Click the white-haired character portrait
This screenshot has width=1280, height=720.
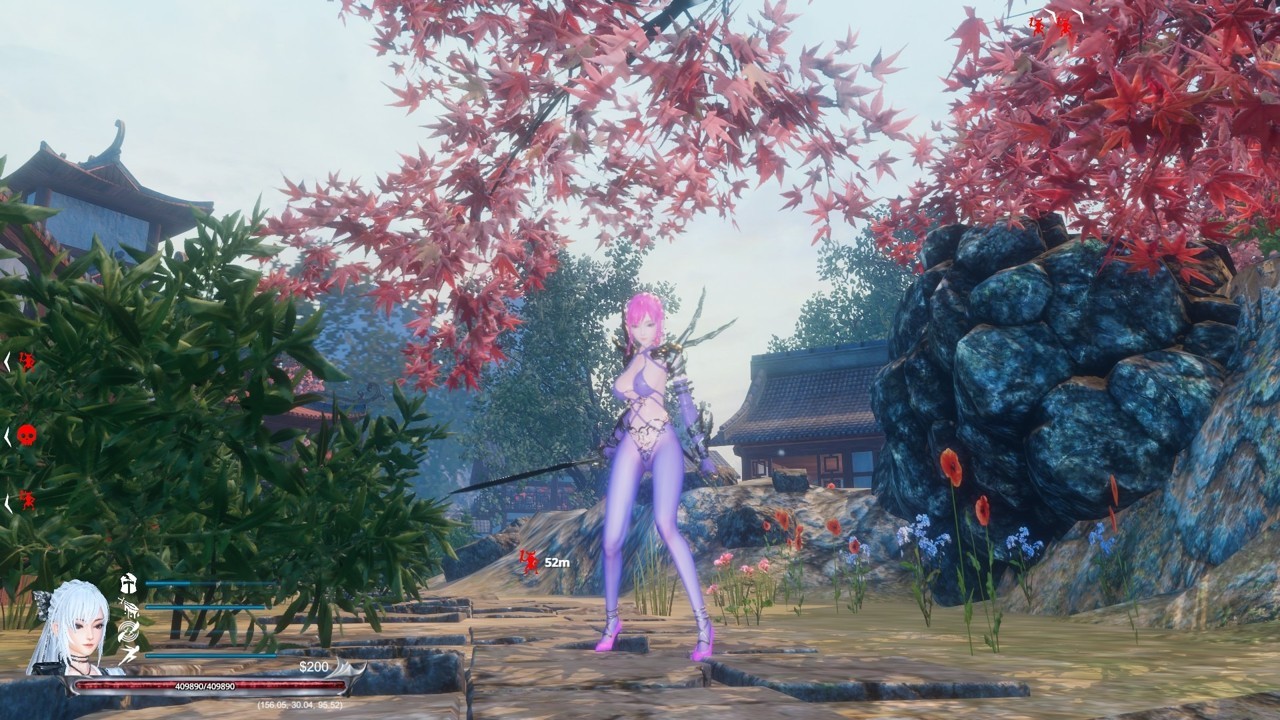68,626
